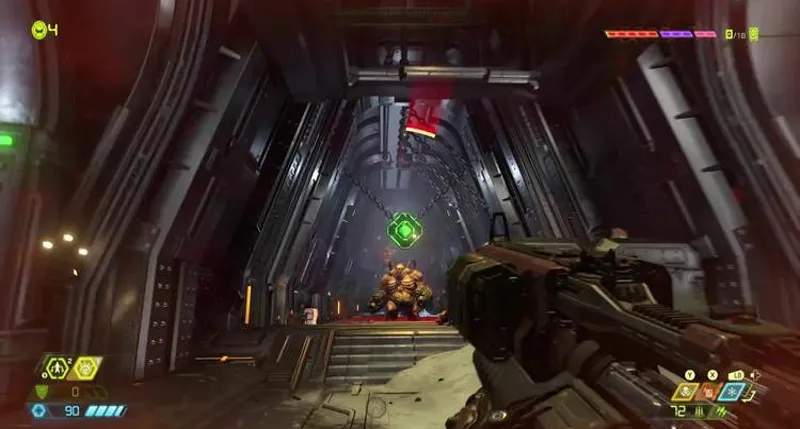Choose the blue ice bomb equipment icon
800x429 pixels.
point(731,392)
